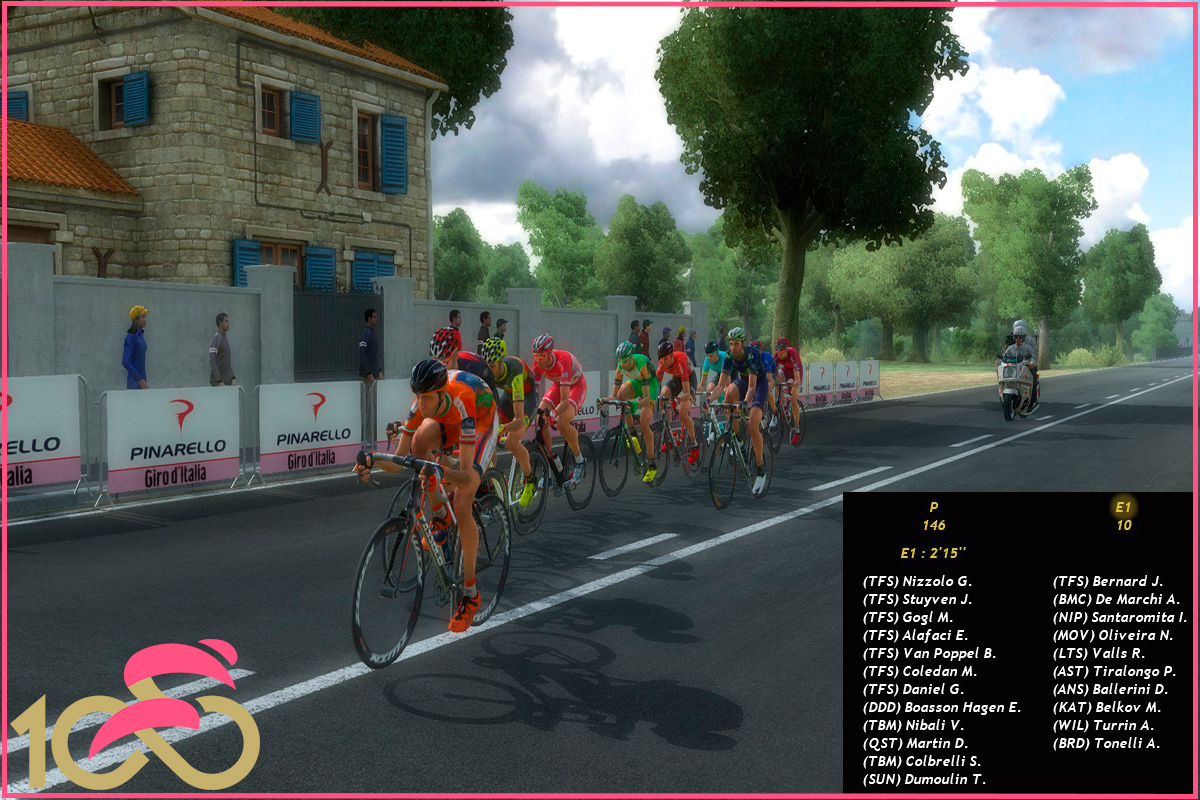Select rider Nizzolo G. in the list
Image resolution: width=1200 pixels, height=800 pixels.
click(917, 581)
